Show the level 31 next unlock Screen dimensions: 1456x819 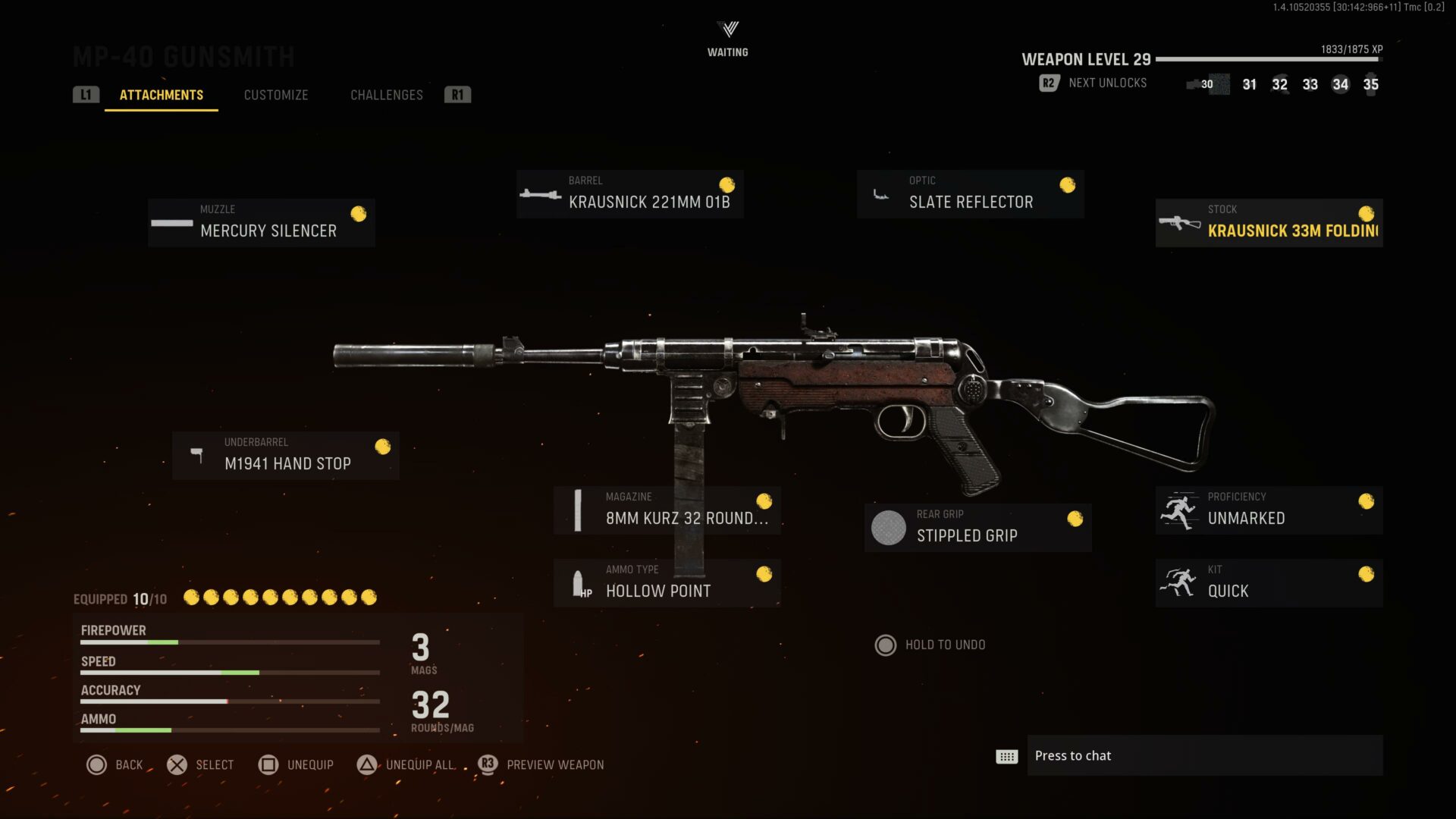(x=1249, y=85)
